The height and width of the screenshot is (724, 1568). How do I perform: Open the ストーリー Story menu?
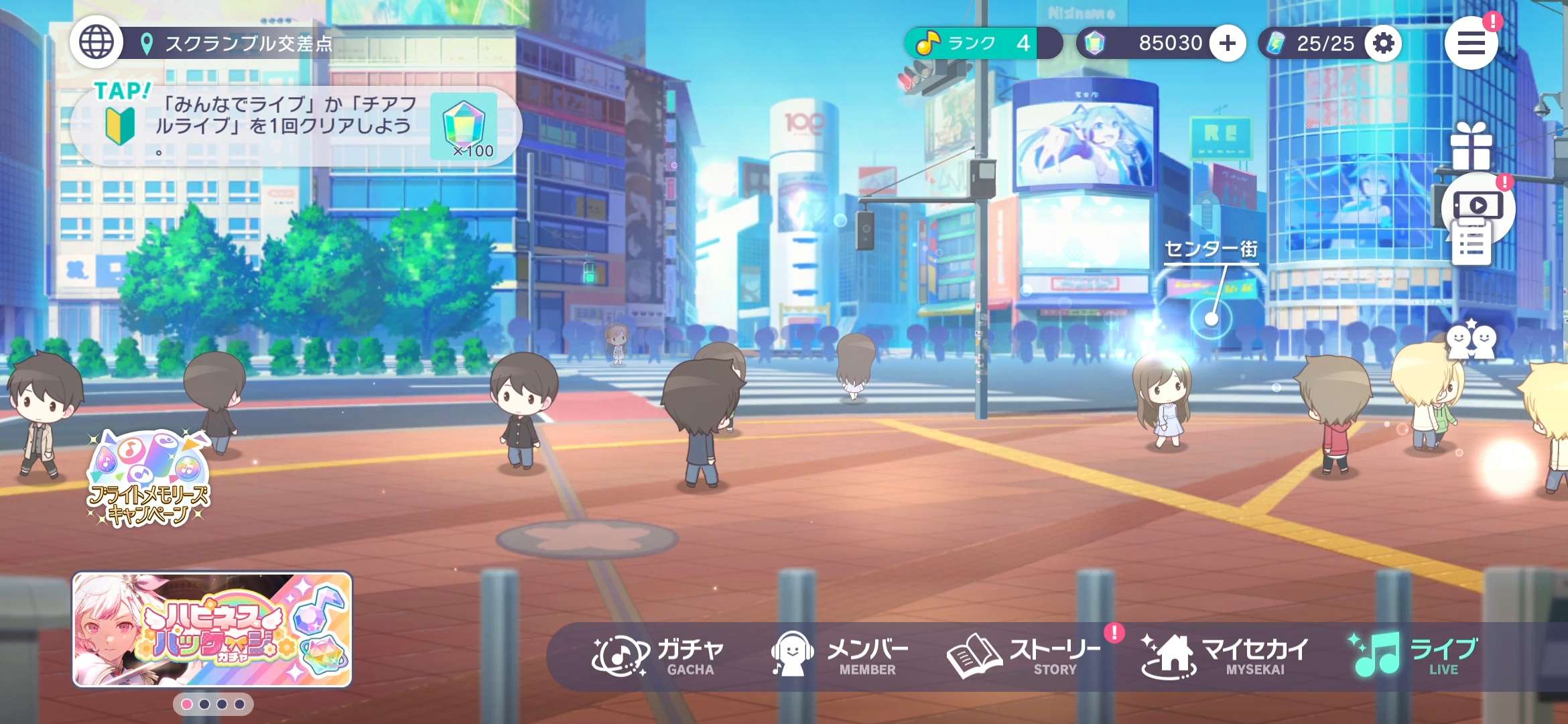coord(1023,656)
